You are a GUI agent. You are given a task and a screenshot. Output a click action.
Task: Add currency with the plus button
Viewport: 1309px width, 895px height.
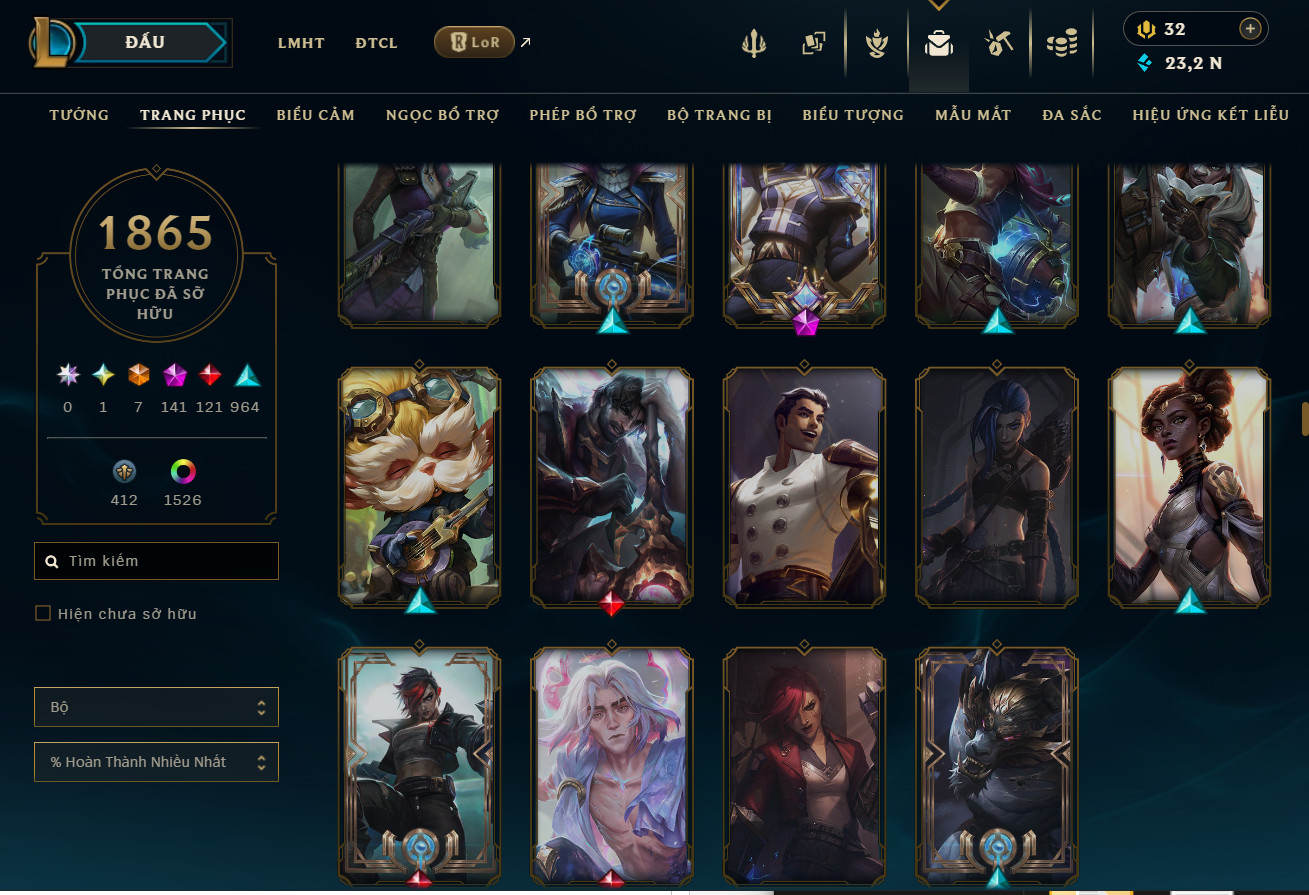[1250, 29]
